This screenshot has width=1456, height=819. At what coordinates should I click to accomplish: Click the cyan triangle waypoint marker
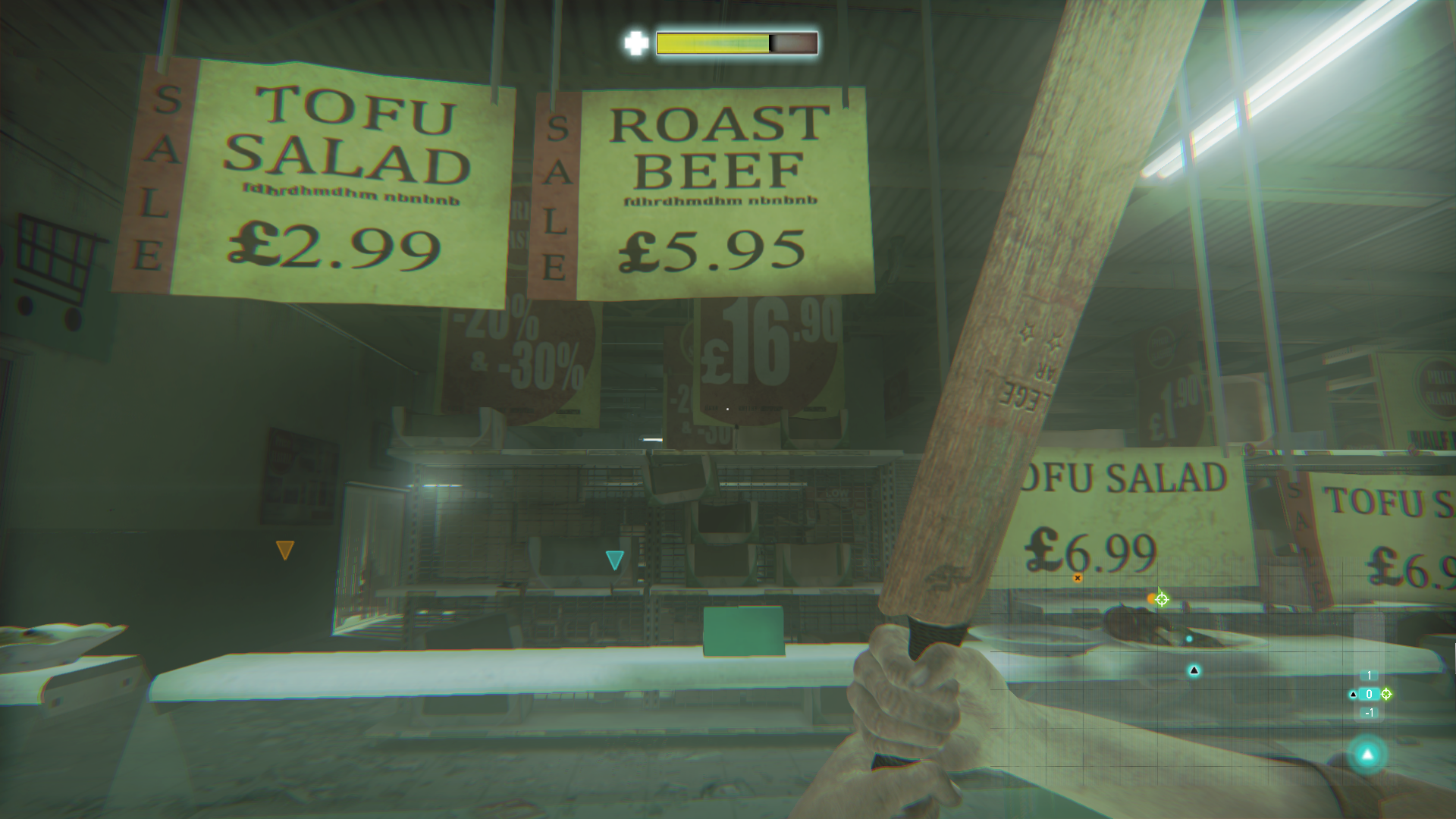(x=614, y=560)
